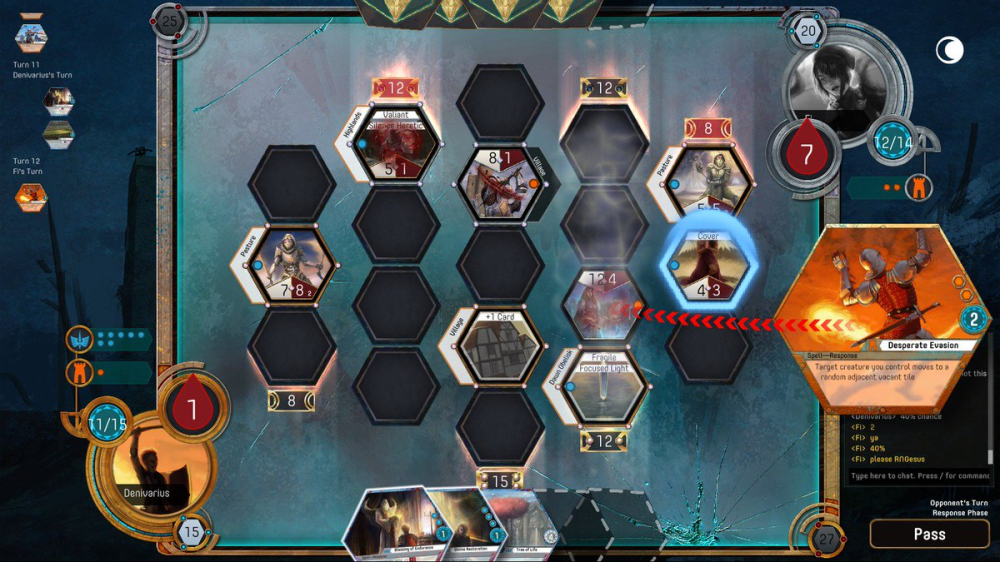
Task: Toggle the crescent moon icon
Action: (x=948, y=49)
